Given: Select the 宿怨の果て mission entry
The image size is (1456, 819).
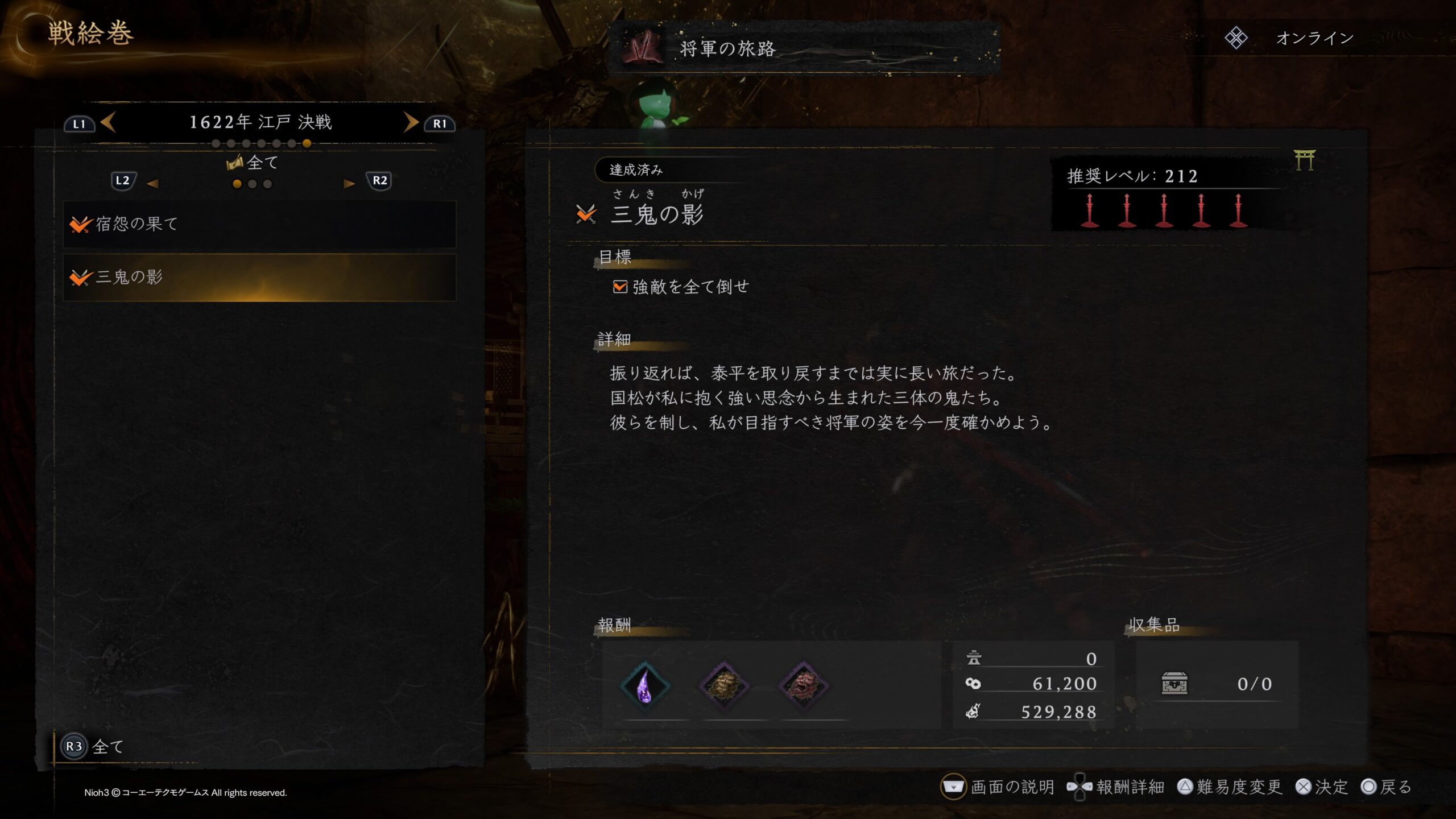Looking at the screenshot, I should point(259,224).
